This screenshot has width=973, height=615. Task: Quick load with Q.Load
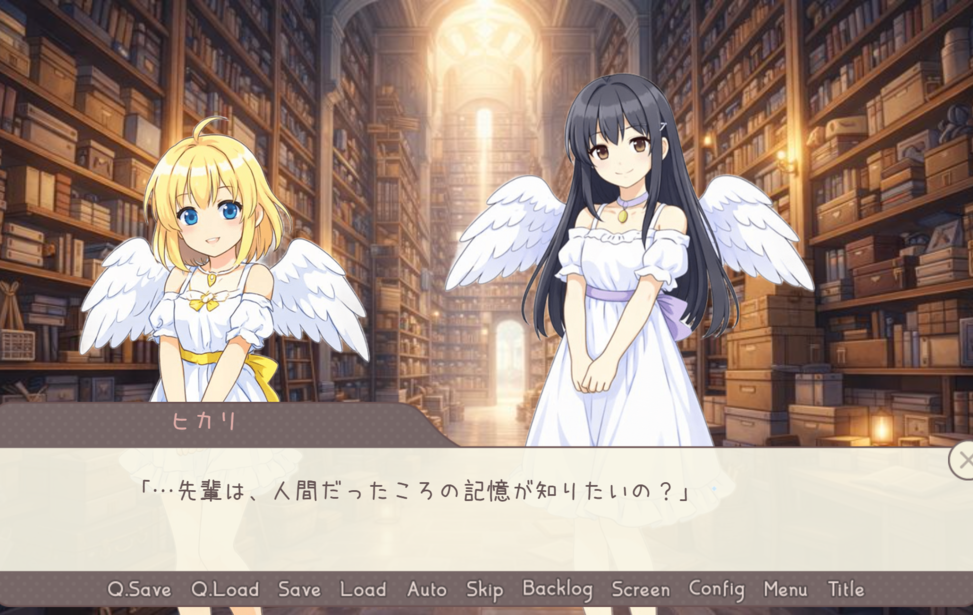[x=225, y=589]
